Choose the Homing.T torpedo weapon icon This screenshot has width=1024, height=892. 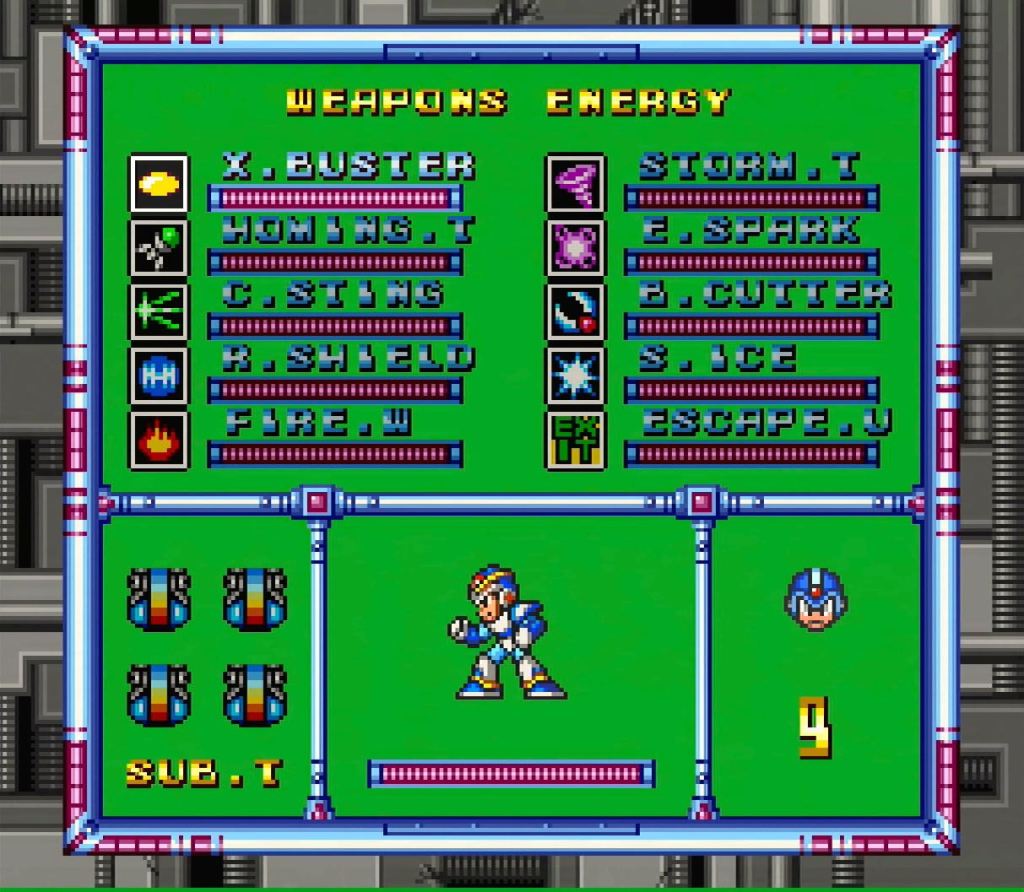(159, 248)
